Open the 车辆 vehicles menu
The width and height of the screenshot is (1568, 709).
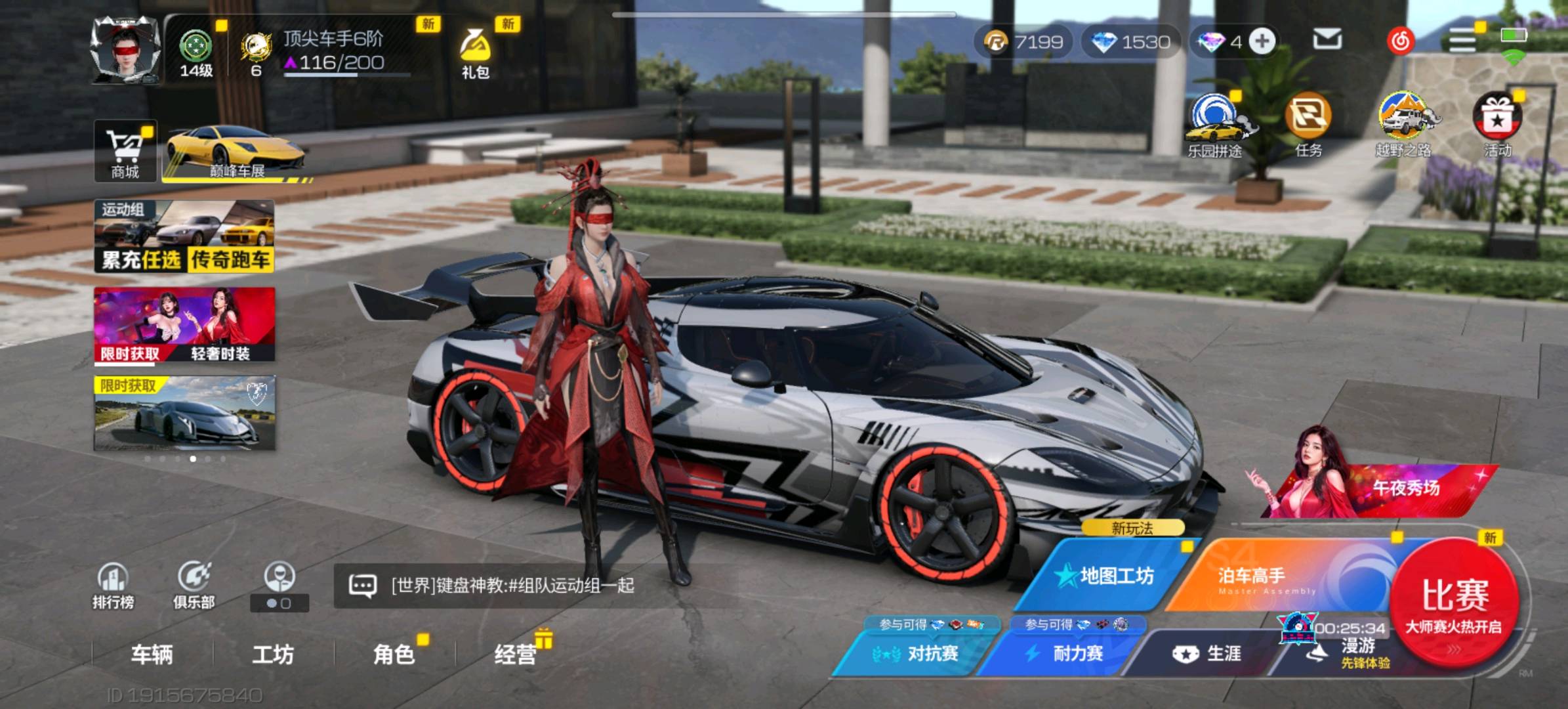[x=152, y=654]
